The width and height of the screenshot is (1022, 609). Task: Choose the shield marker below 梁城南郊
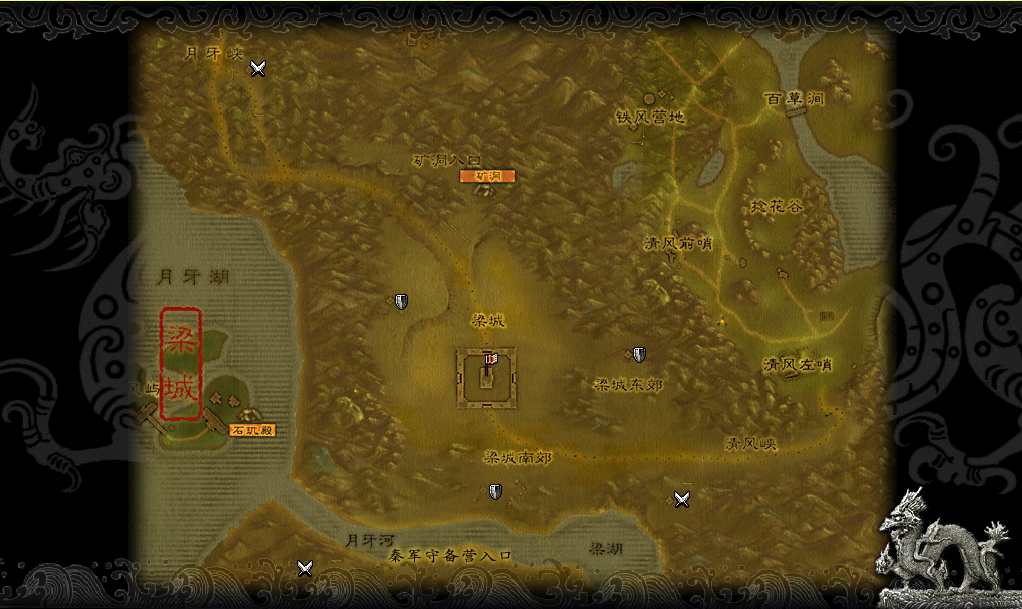coord(495,491)
